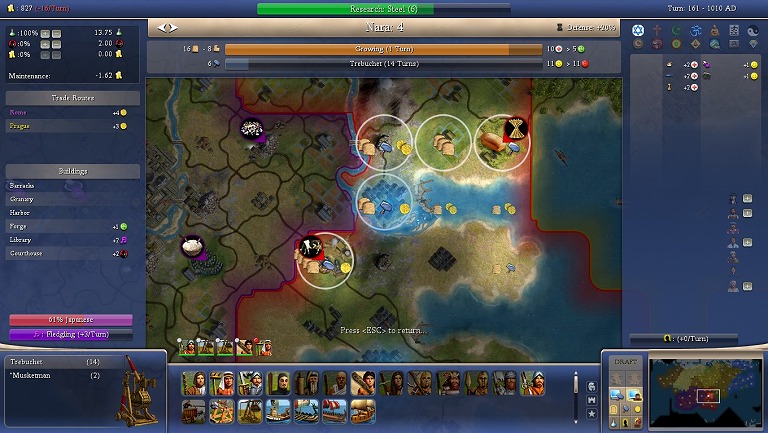The width and height of the screenshot is (768, 433).
Task: Click the Draft button
Action: pos(624,361)
